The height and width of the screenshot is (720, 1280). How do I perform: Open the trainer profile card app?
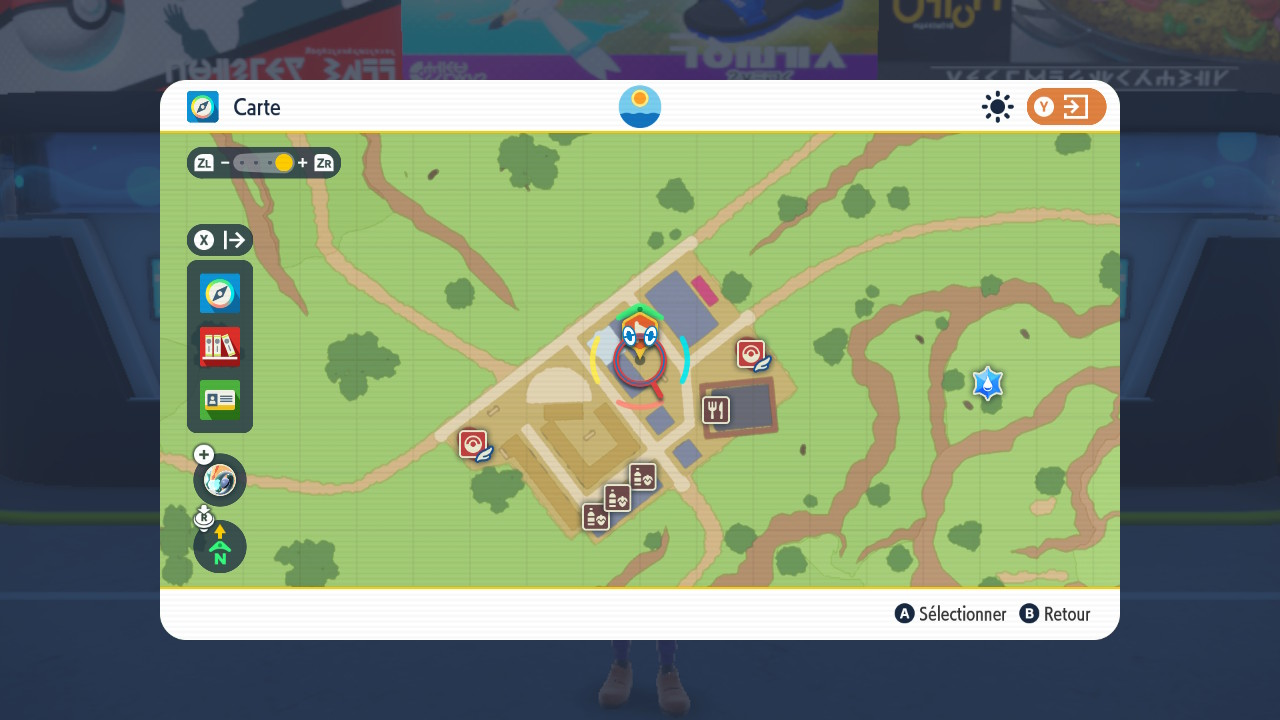tap(220, 400)
